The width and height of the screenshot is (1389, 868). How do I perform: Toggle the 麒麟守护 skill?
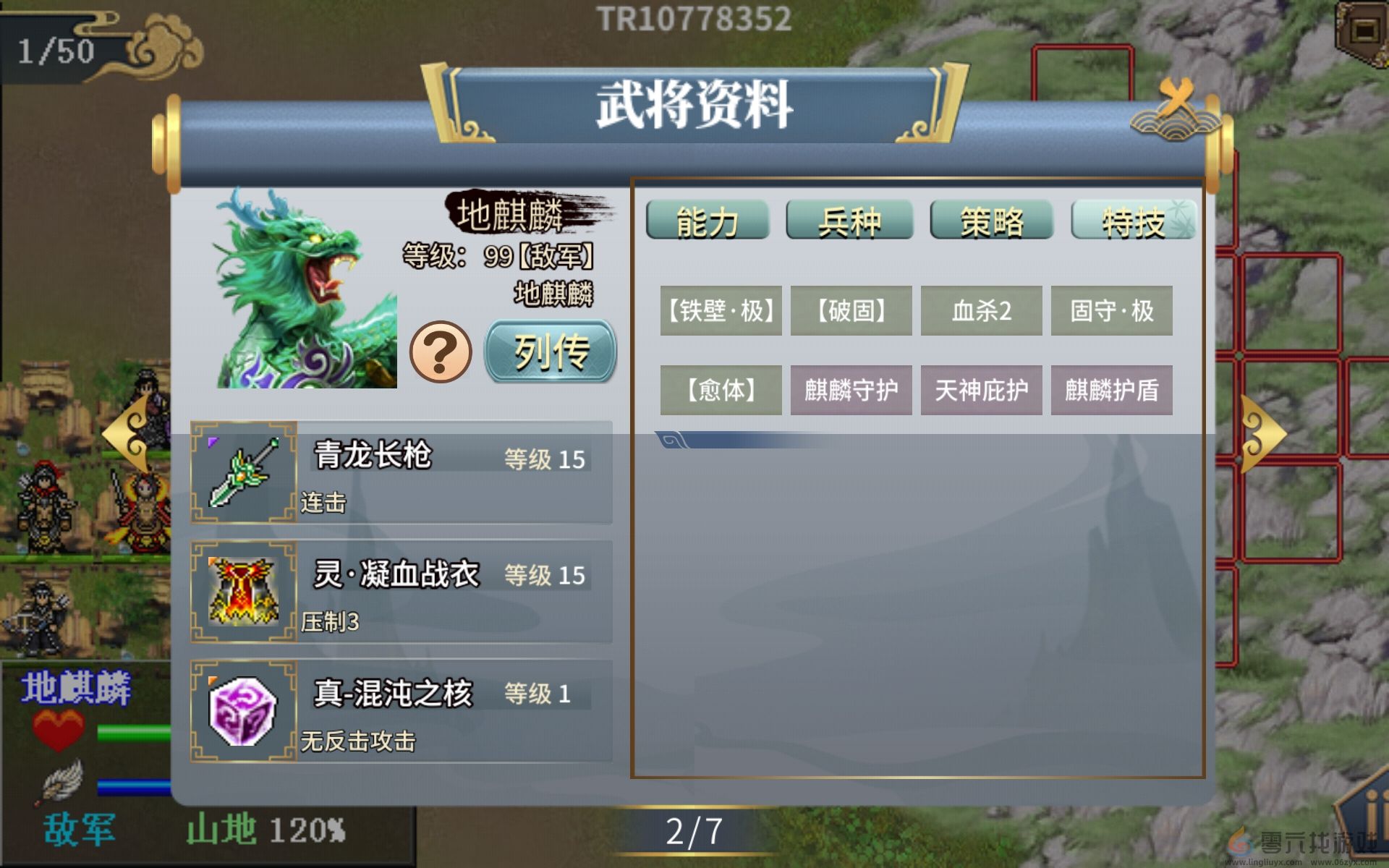851,389
